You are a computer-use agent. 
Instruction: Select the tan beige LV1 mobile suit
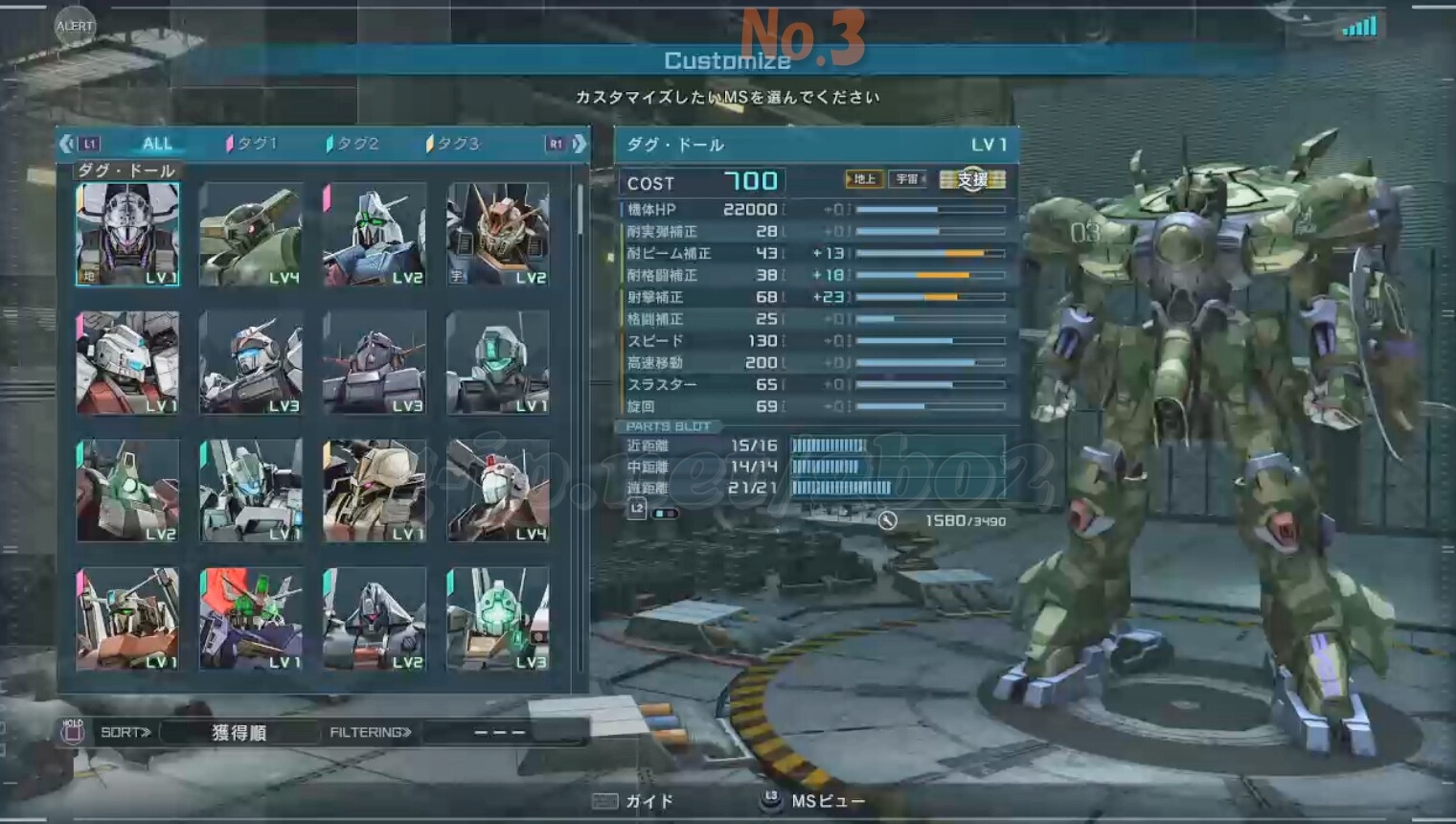click(x=375, y=491)
